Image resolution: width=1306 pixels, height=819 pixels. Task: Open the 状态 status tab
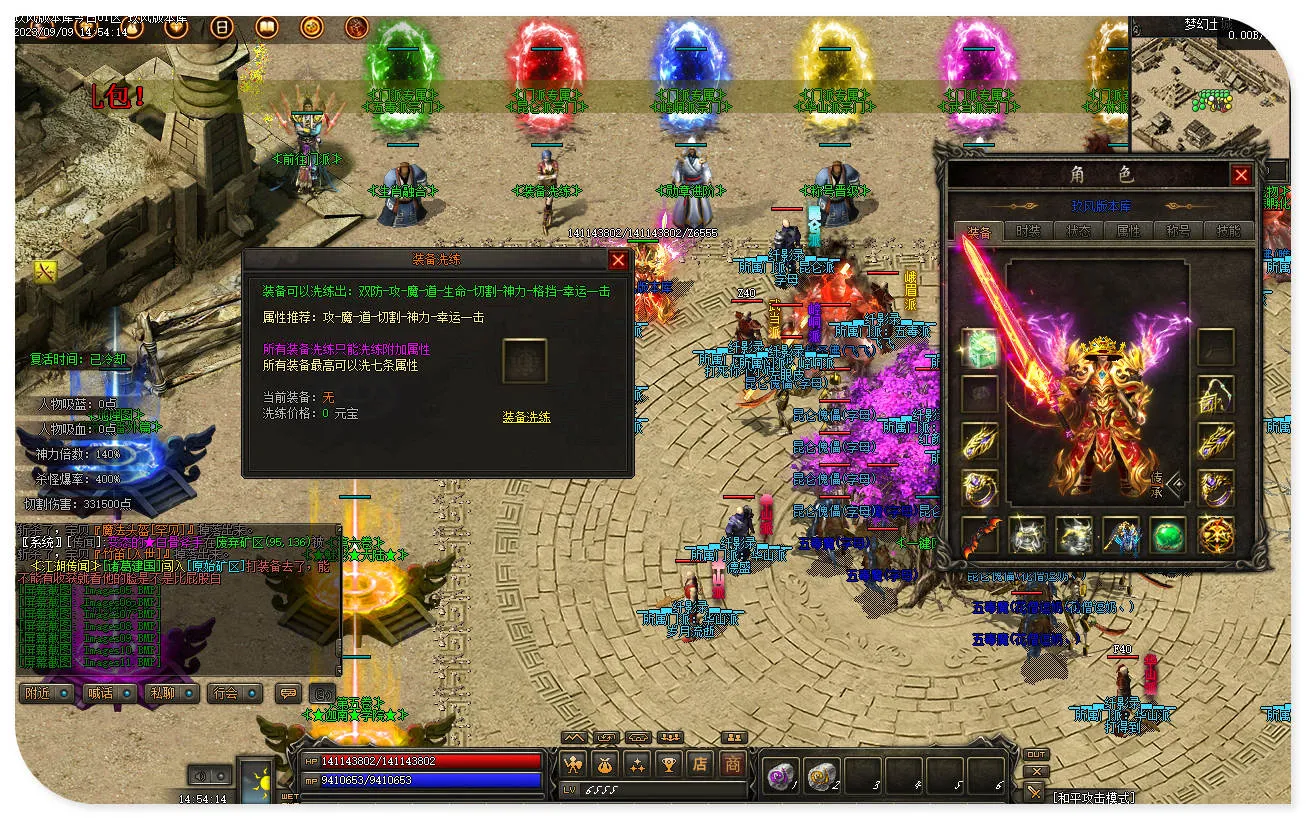(x=1078, y=231)
